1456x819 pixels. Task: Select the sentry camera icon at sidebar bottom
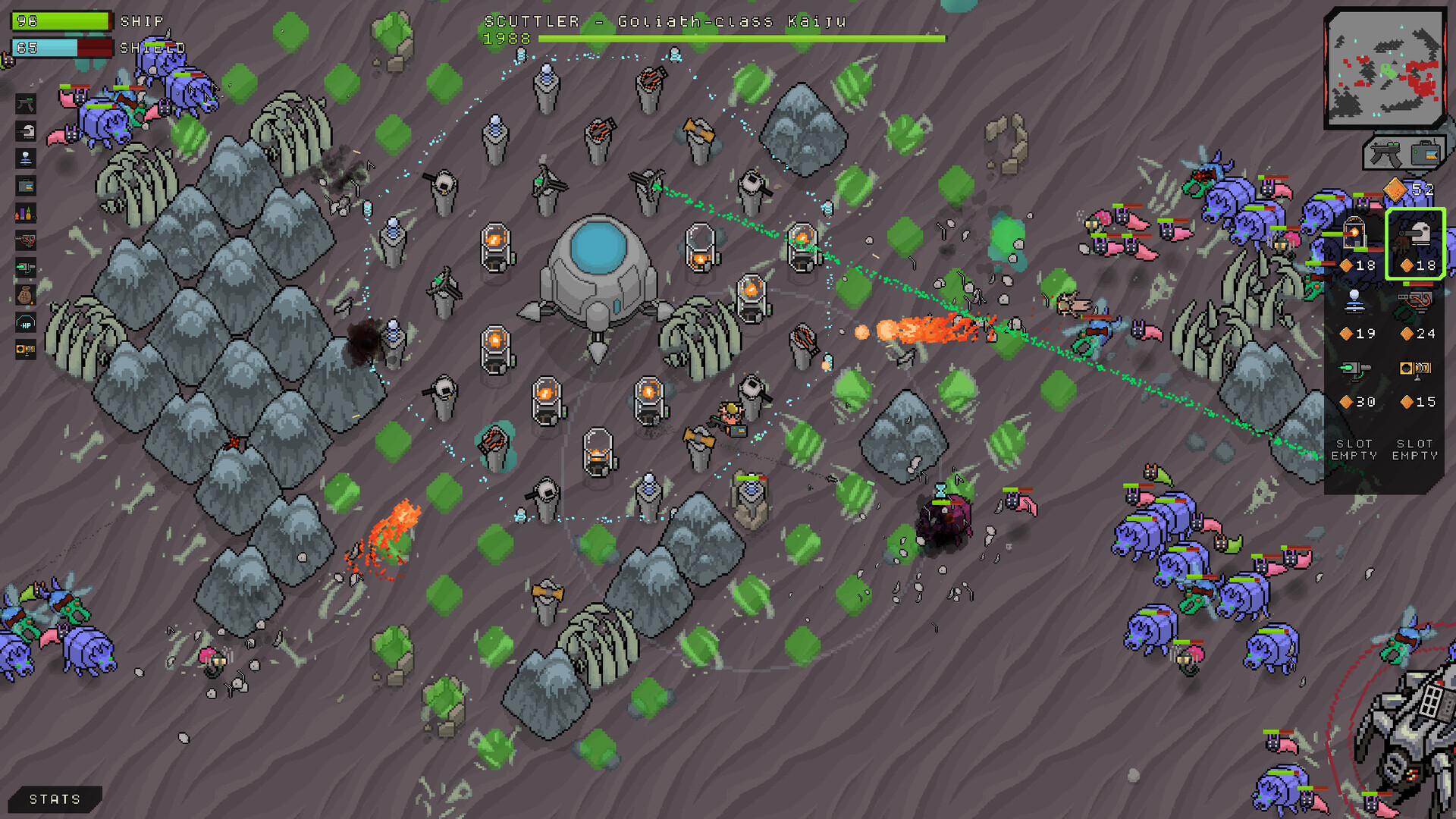pyautogui.click(x=24, y=350)
